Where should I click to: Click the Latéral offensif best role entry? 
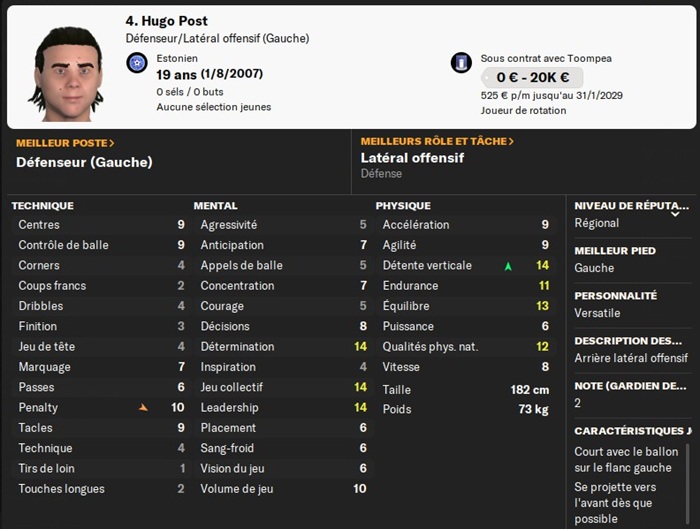point(412,158)
